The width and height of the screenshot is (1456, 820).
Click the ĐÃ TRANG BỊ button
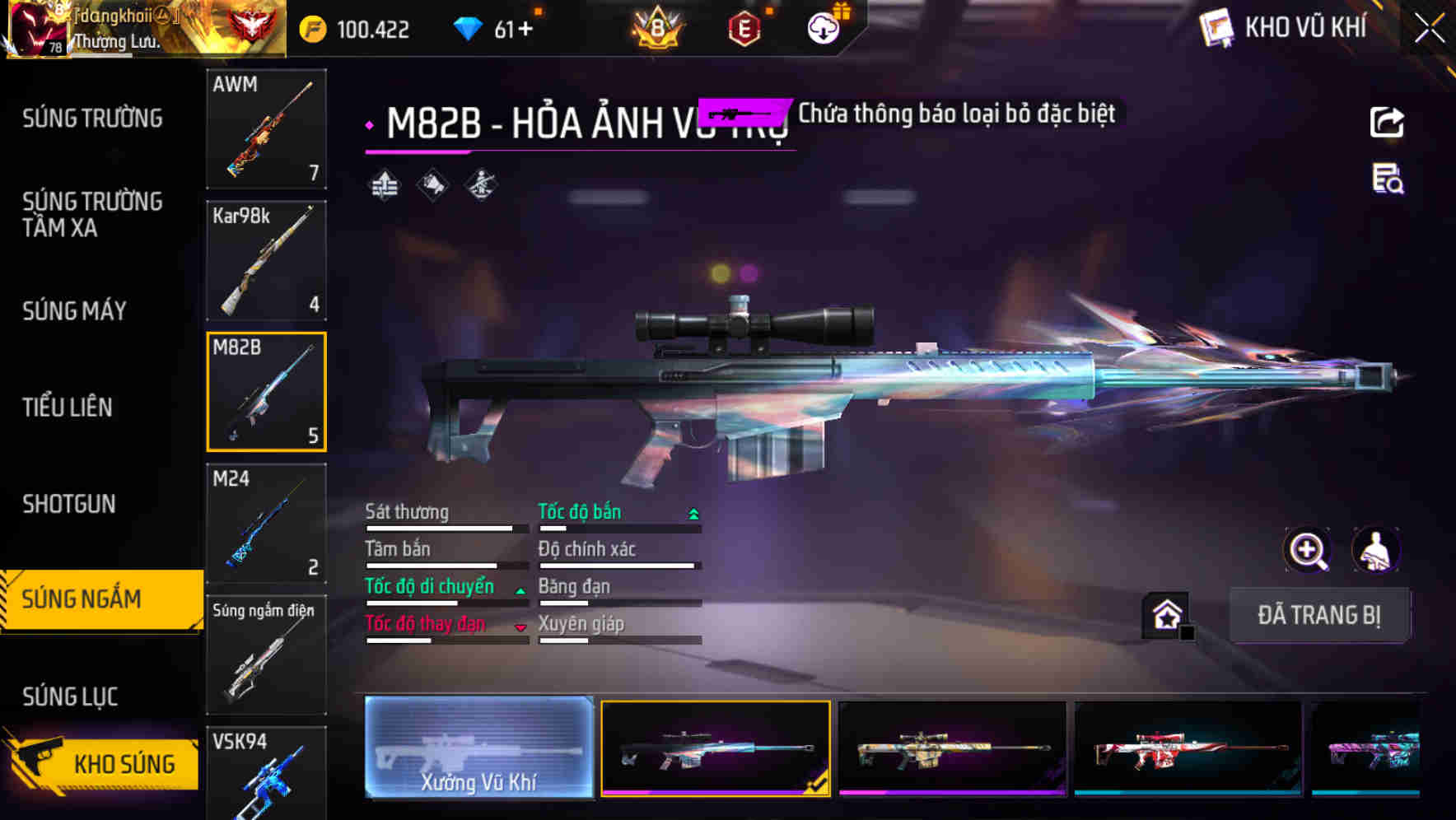(x=1319, y=616)
